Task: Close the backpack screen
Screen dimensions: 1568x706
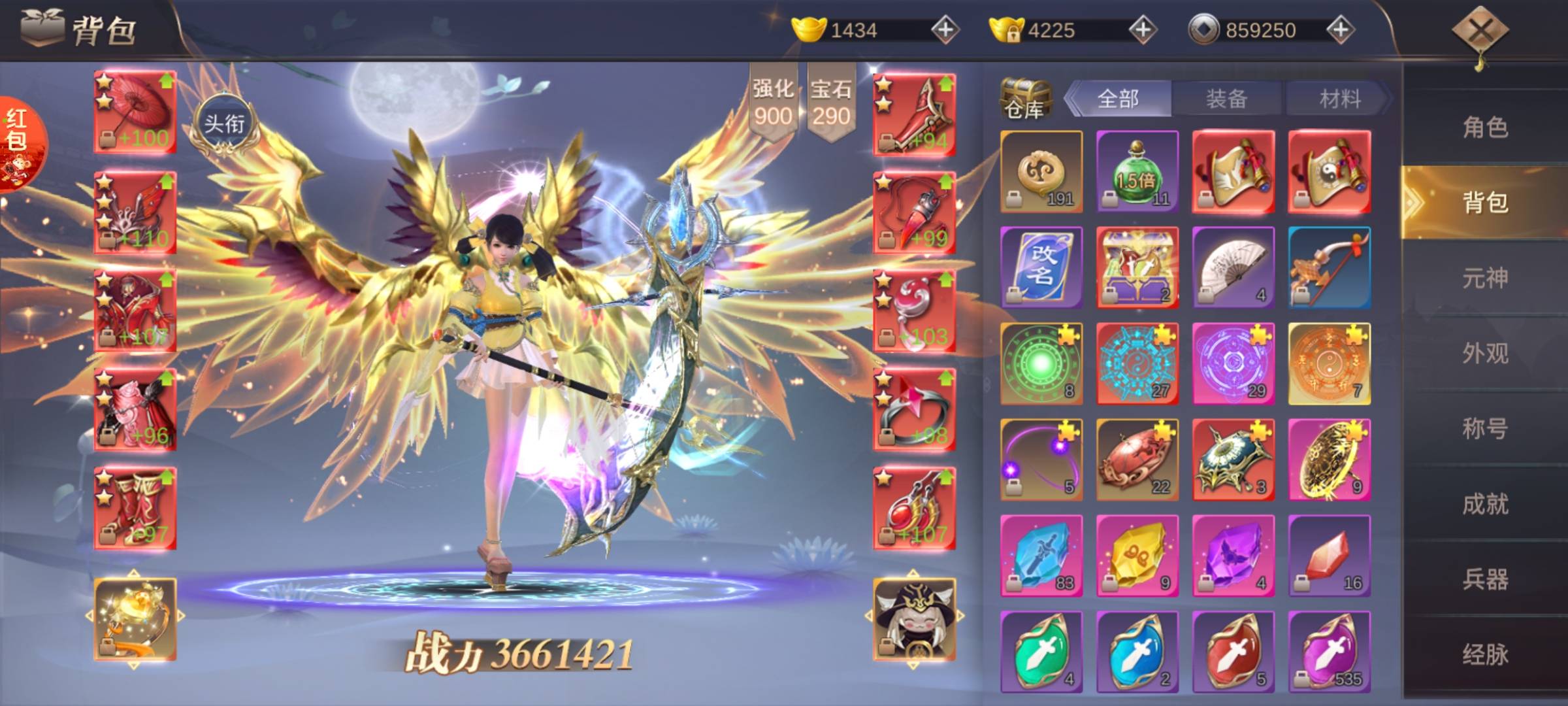Action: pyautogui.click(x=1480, y=31)
